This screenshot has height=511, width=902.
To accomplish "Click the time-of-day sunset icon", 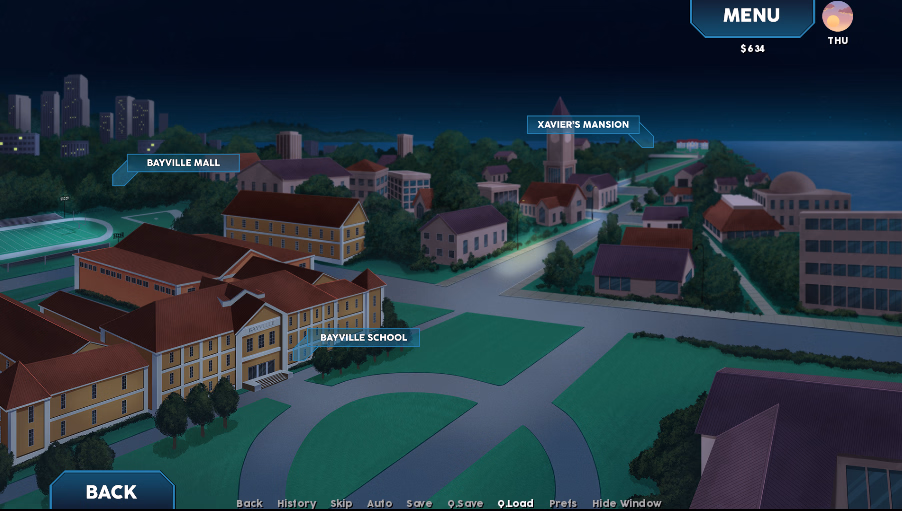I will tap(837, 16).
